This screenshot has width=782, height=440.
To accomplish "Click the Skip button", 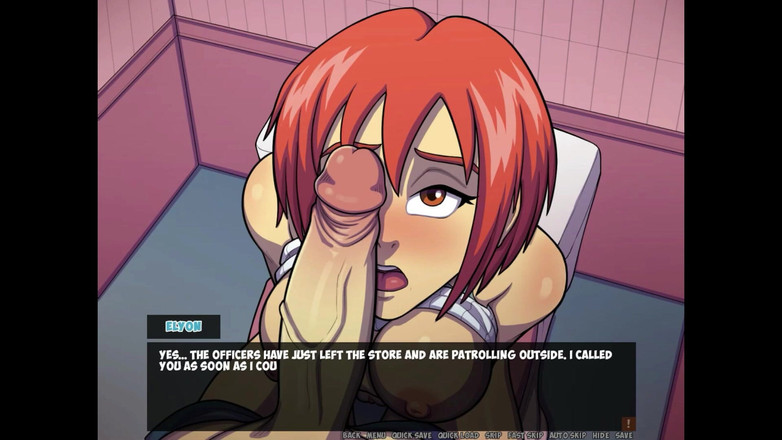I will pyautogui.click(x=493, y=435).
